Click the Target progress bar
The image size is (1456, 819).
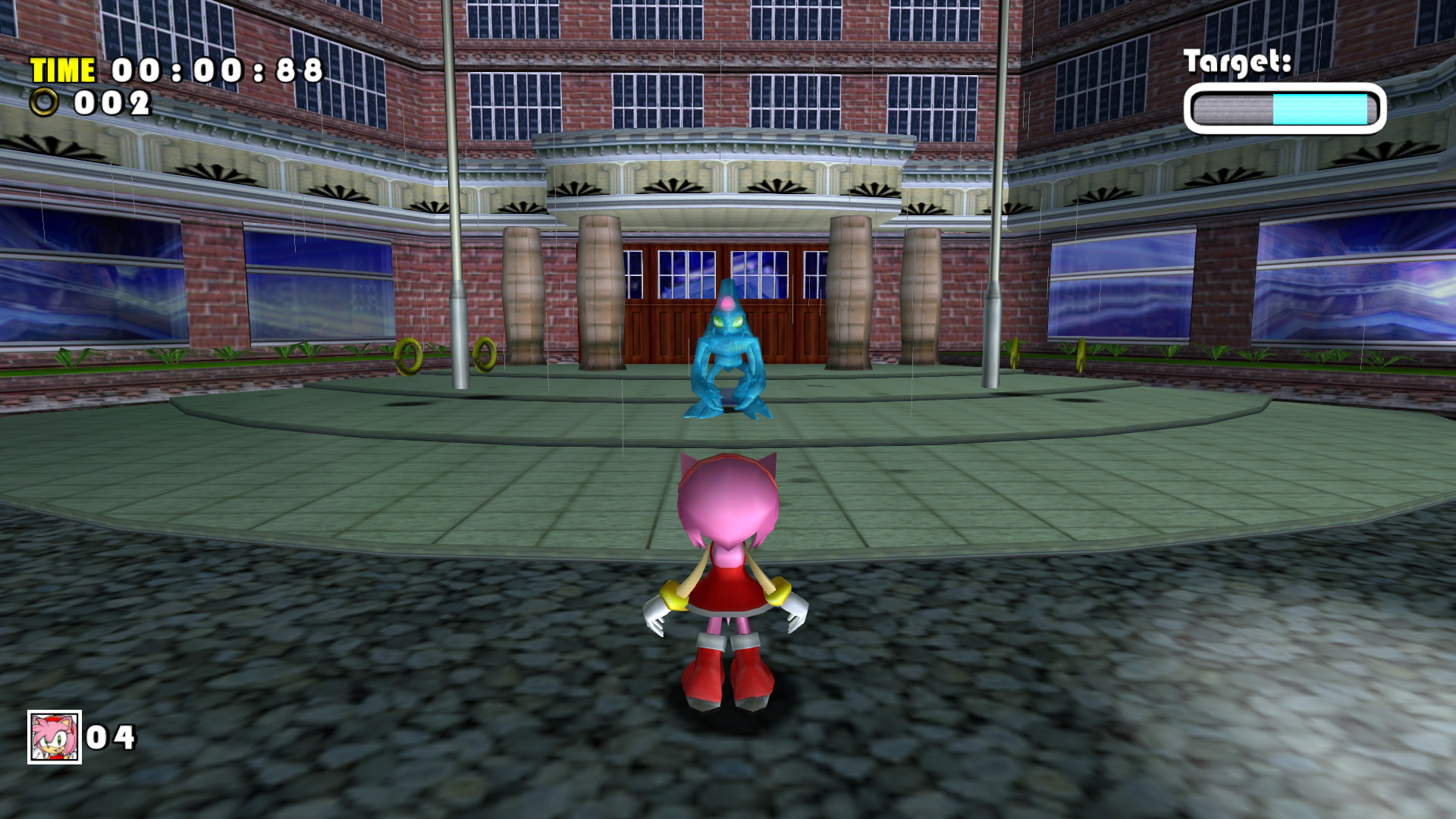1284,108
